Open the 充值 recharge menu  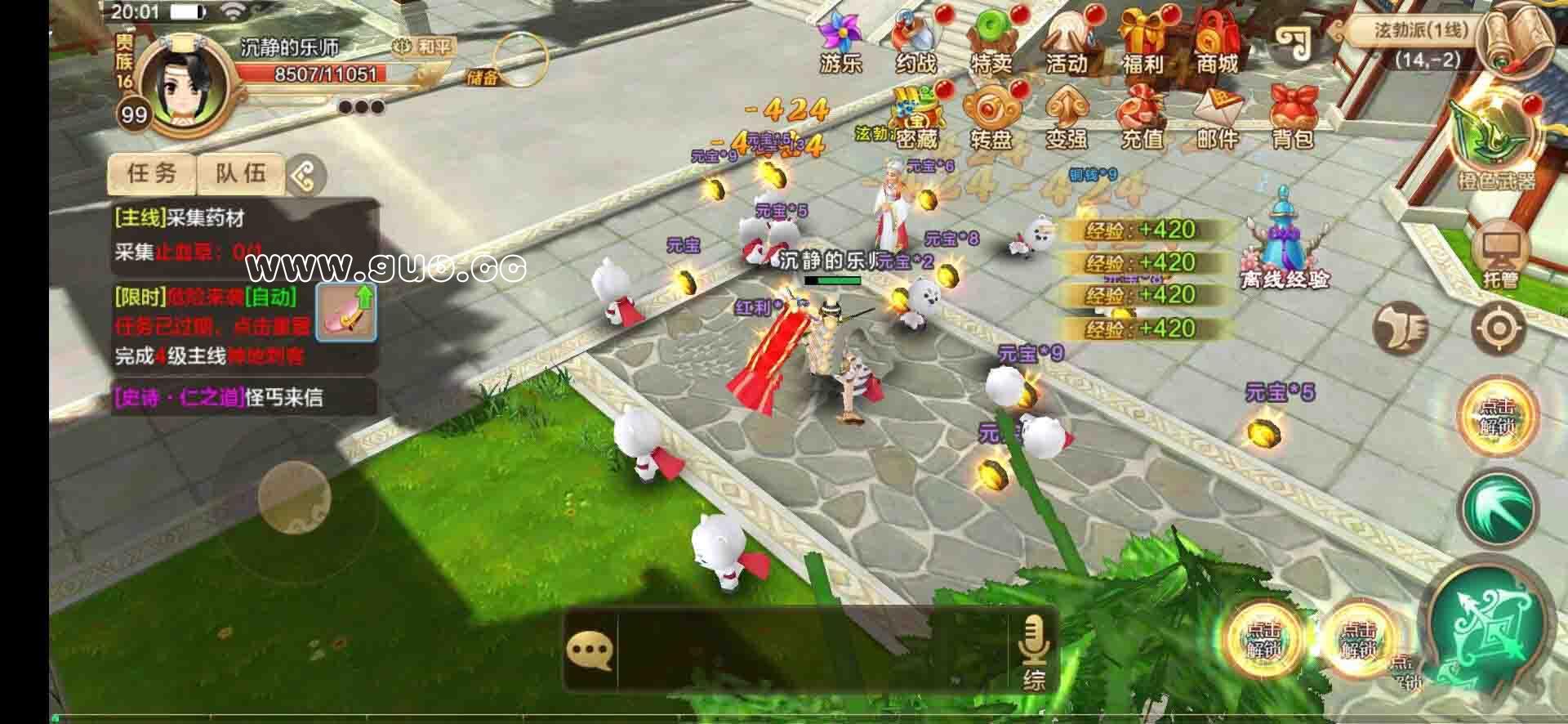point(1142,118)
